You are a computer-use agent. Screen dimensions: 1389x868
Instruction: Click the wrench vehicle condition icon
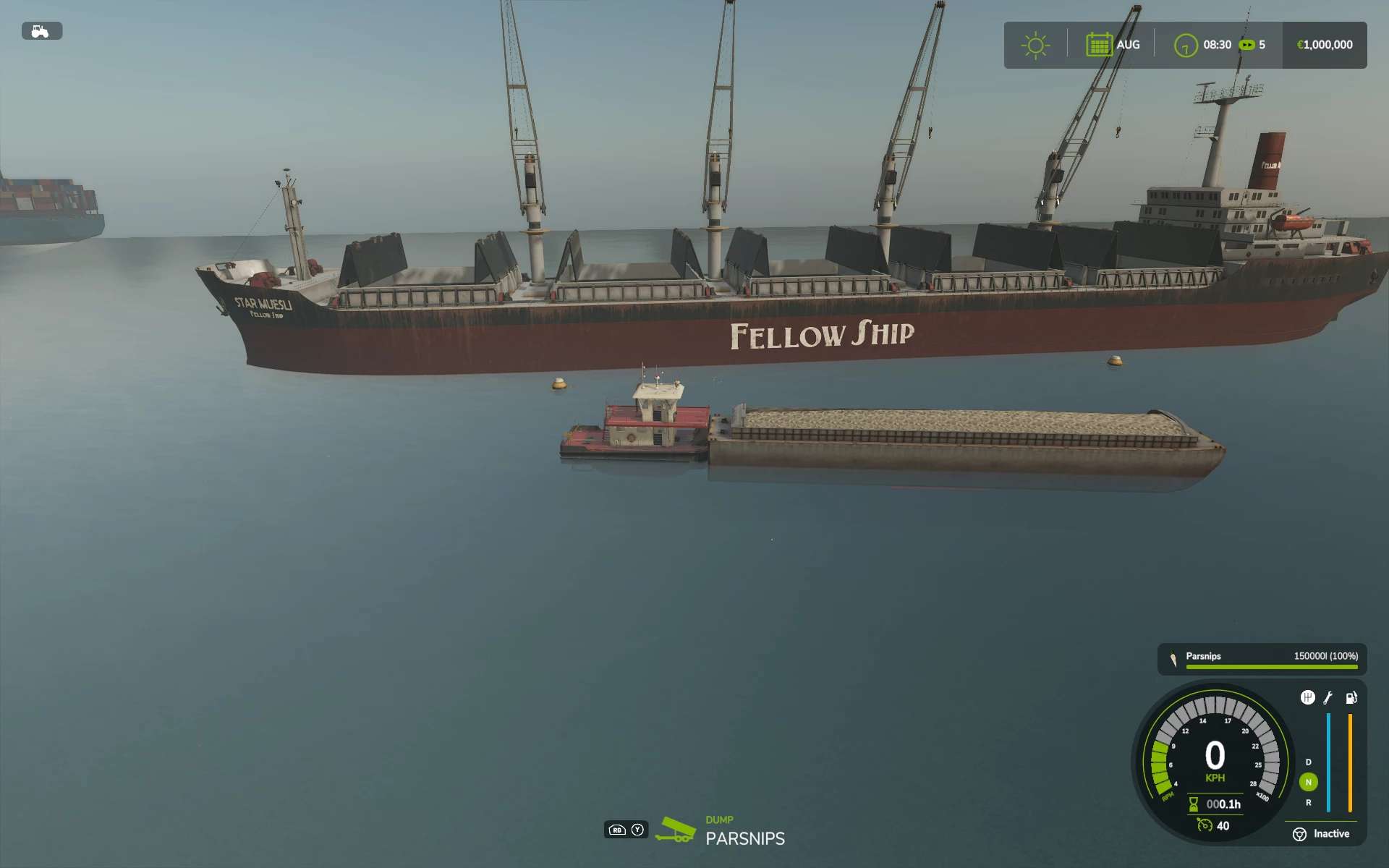click(x=1328, y=698)
